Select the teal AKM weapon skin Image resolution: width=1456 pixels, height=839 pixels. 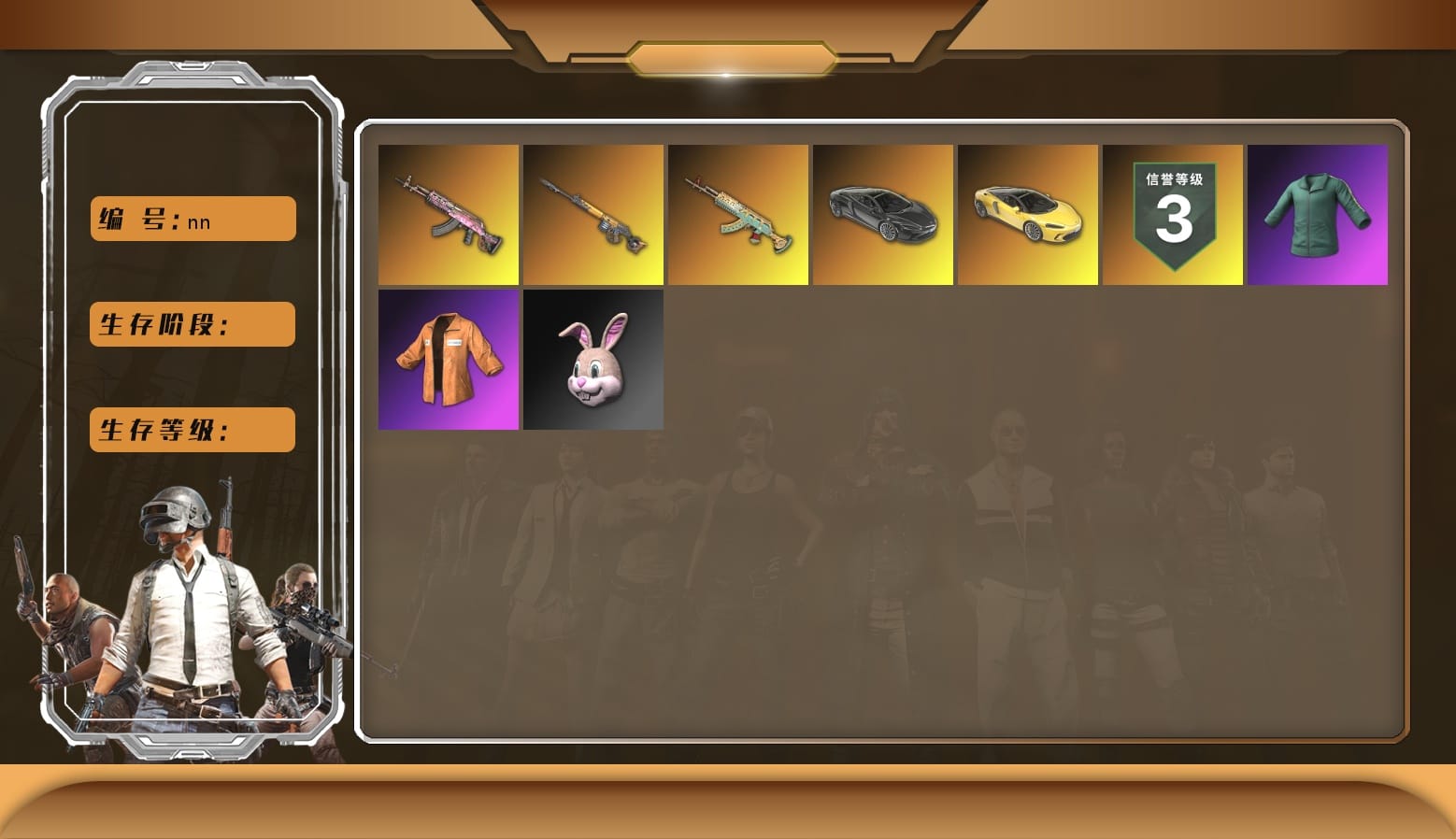(738, 214)
